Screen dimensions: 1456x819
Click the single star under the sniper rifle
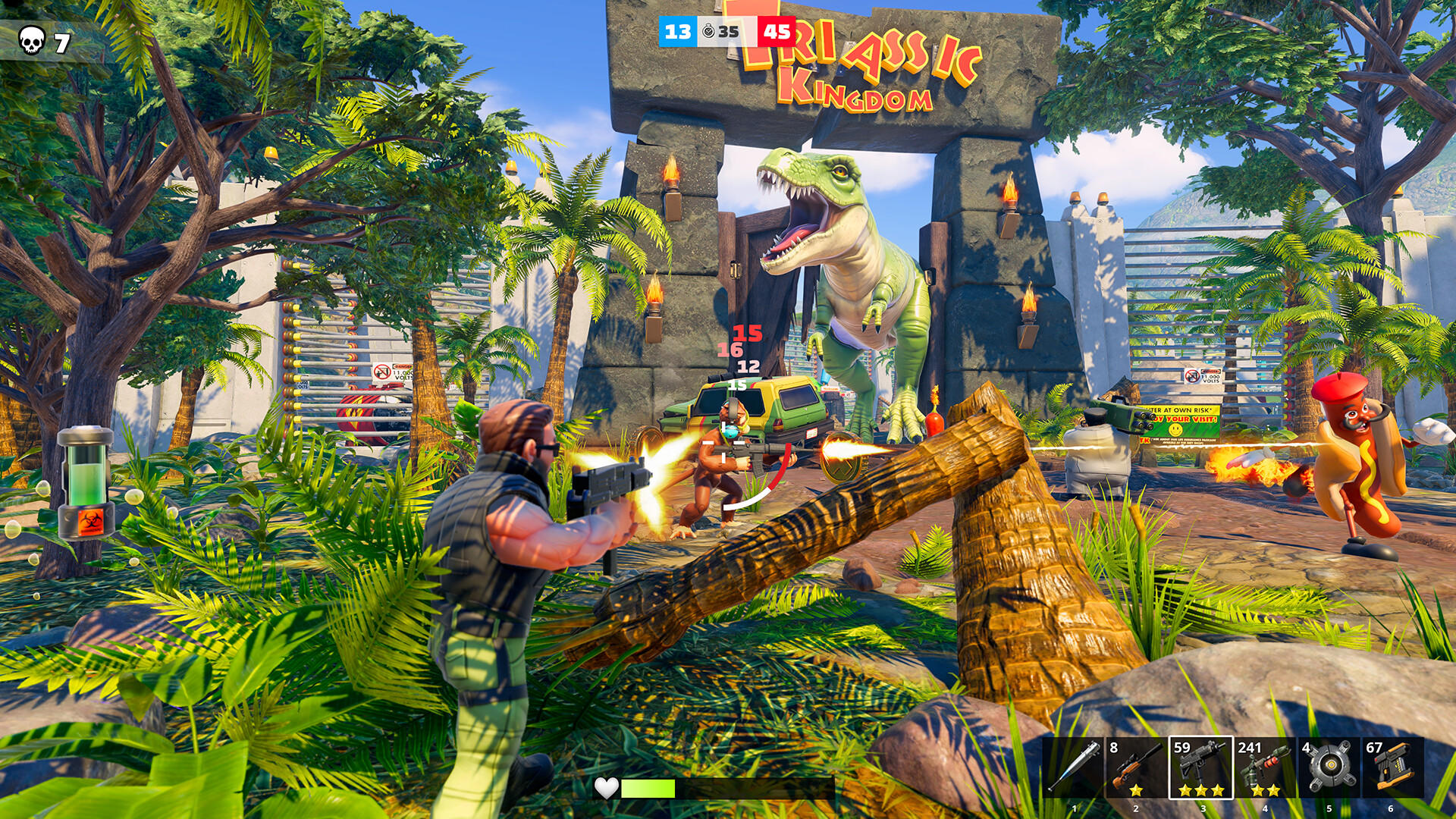click(x=1137, y=791)
